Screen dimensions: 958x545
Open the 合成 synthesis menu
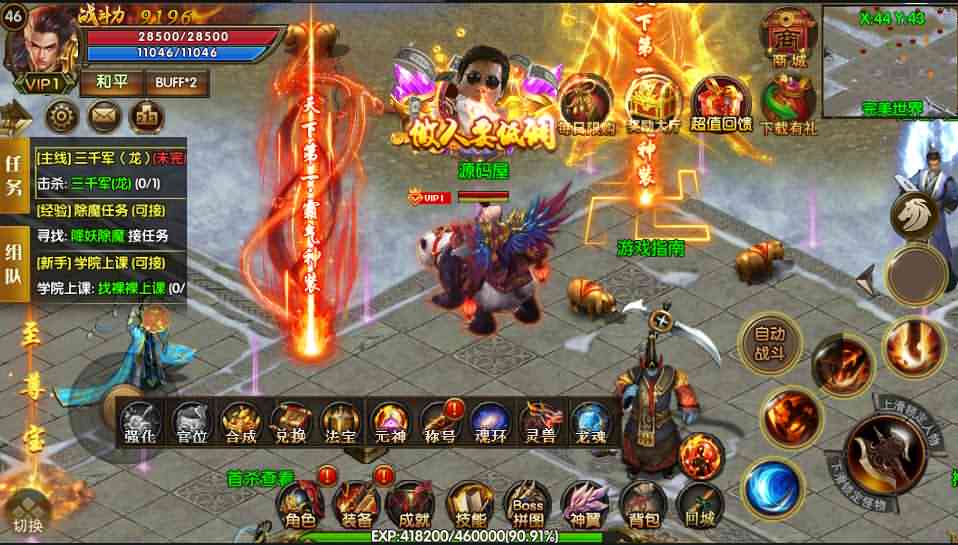(x=241, y=423)
